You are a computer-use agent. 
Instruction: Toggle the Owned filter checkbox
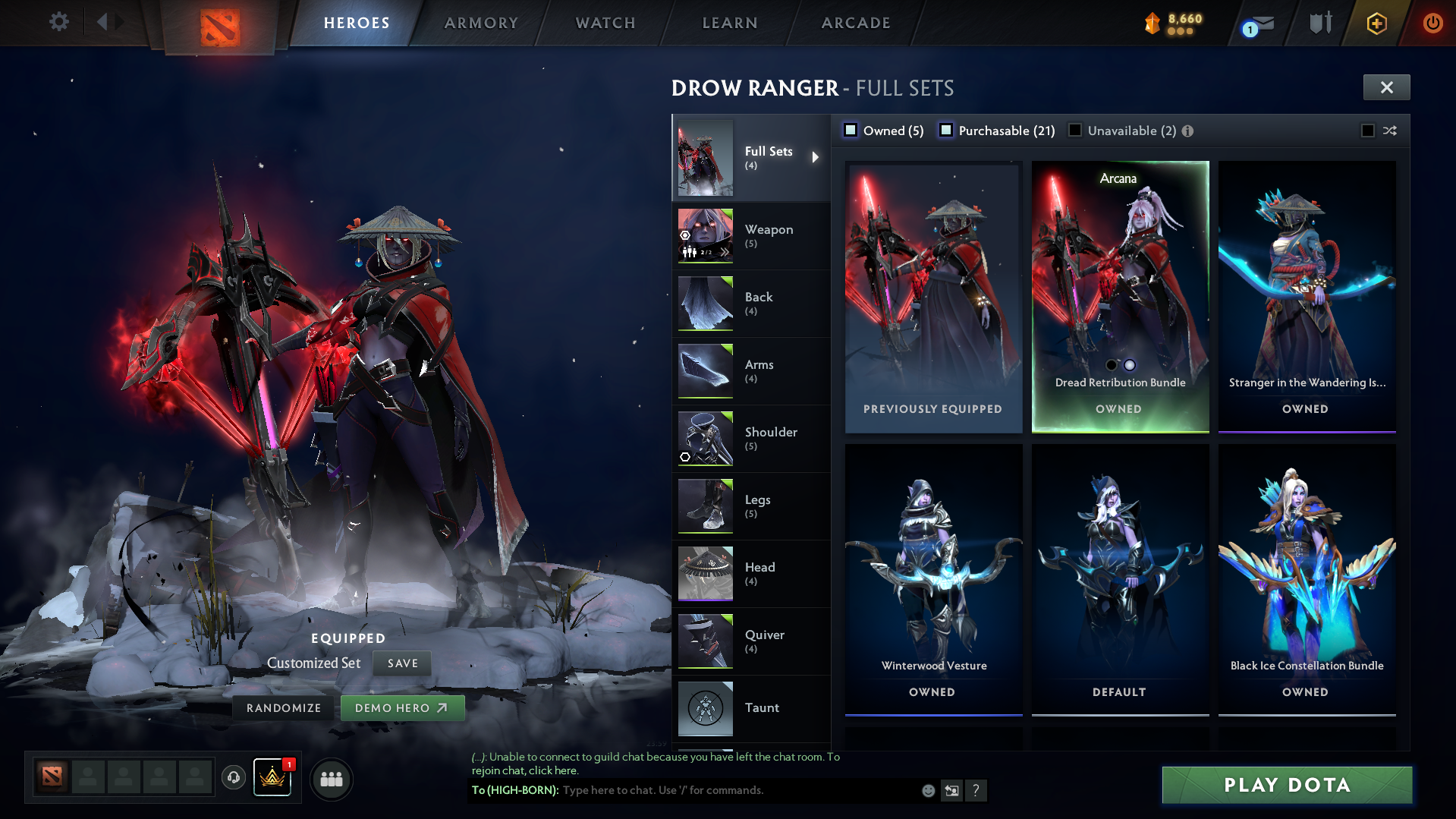click(x=851, y=131)
